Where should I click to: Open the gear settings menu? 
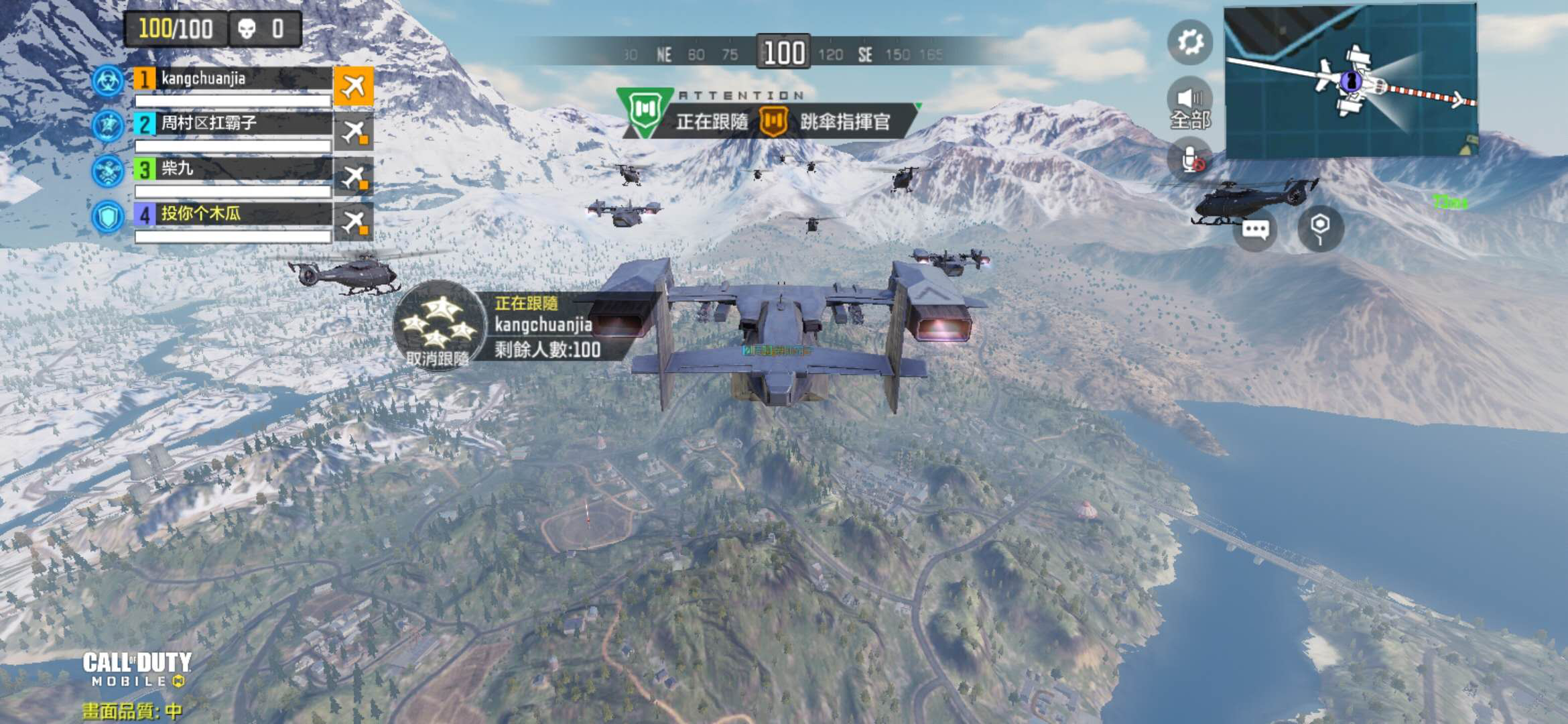pyautogui.click(x=1190, y=42)
